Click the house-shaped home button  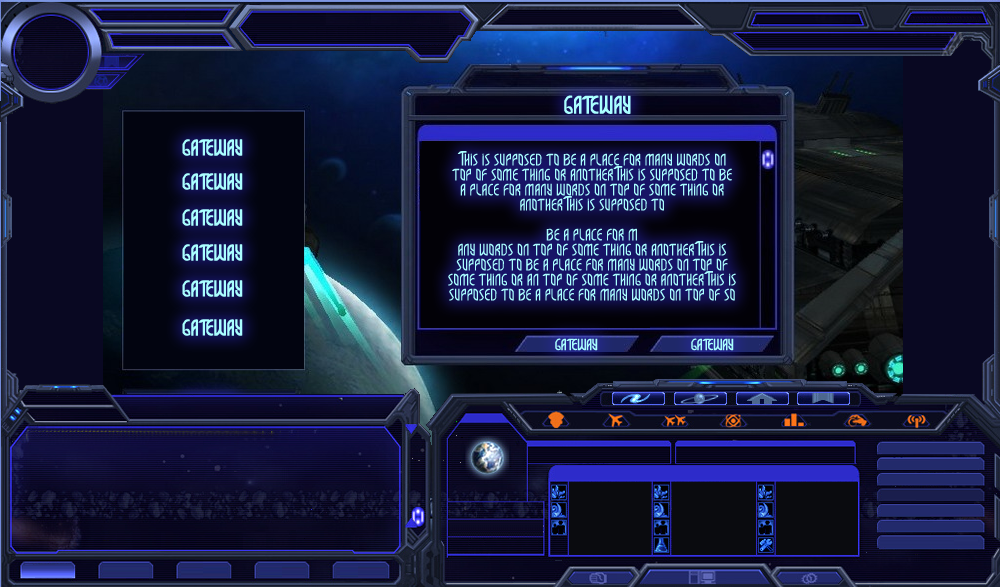762,398
